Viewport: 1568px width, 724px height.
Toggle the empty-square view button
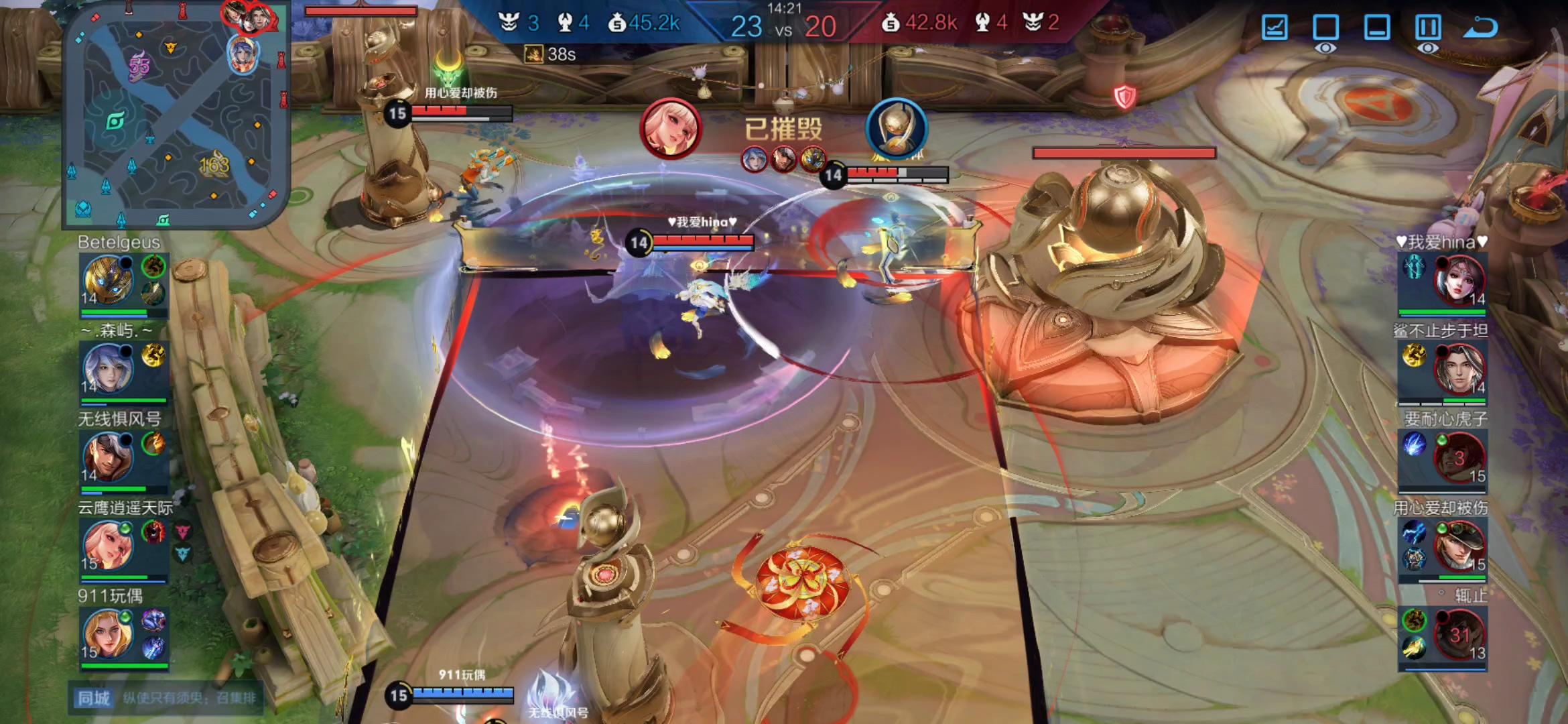click(x=1325, y=27)
